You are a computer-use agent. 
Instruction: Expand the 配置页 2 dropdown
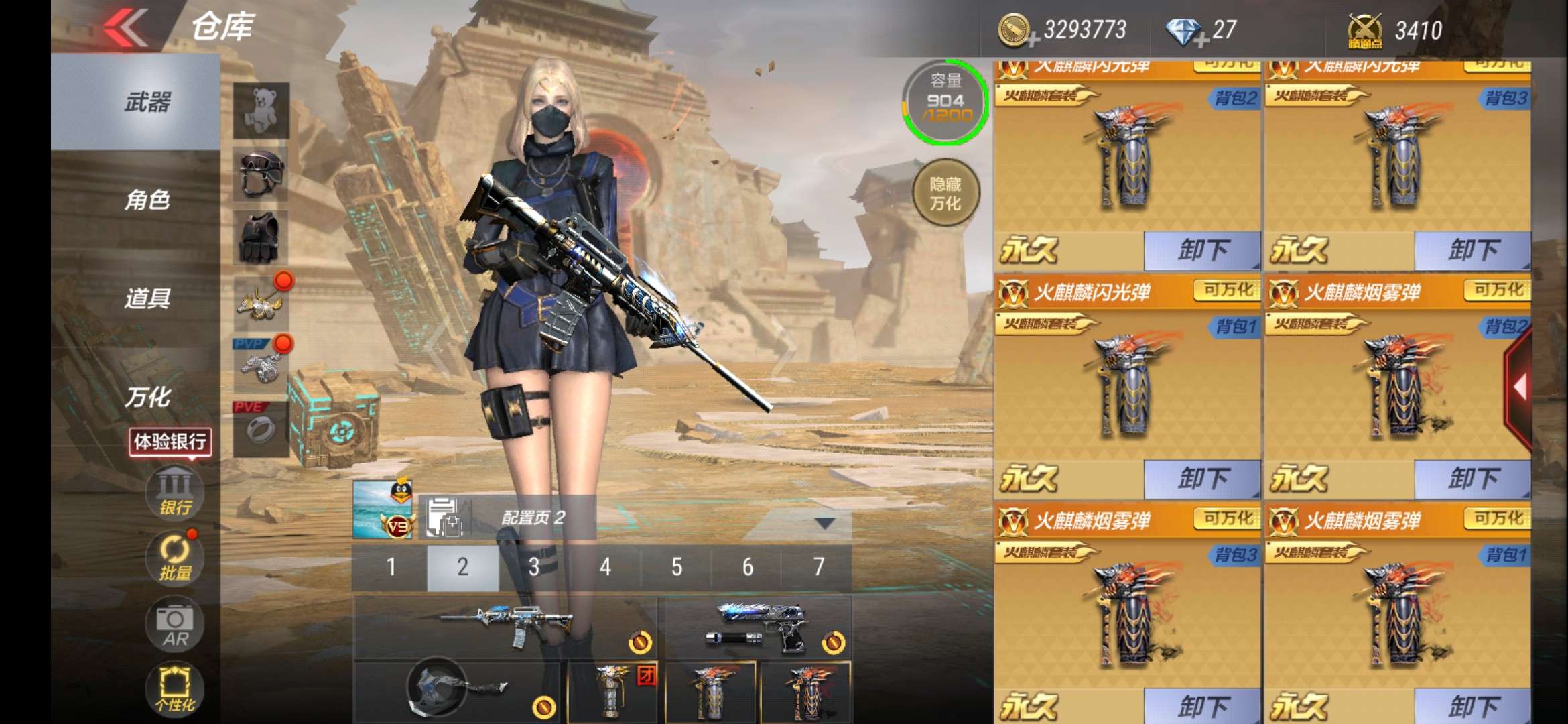[824, 522]
